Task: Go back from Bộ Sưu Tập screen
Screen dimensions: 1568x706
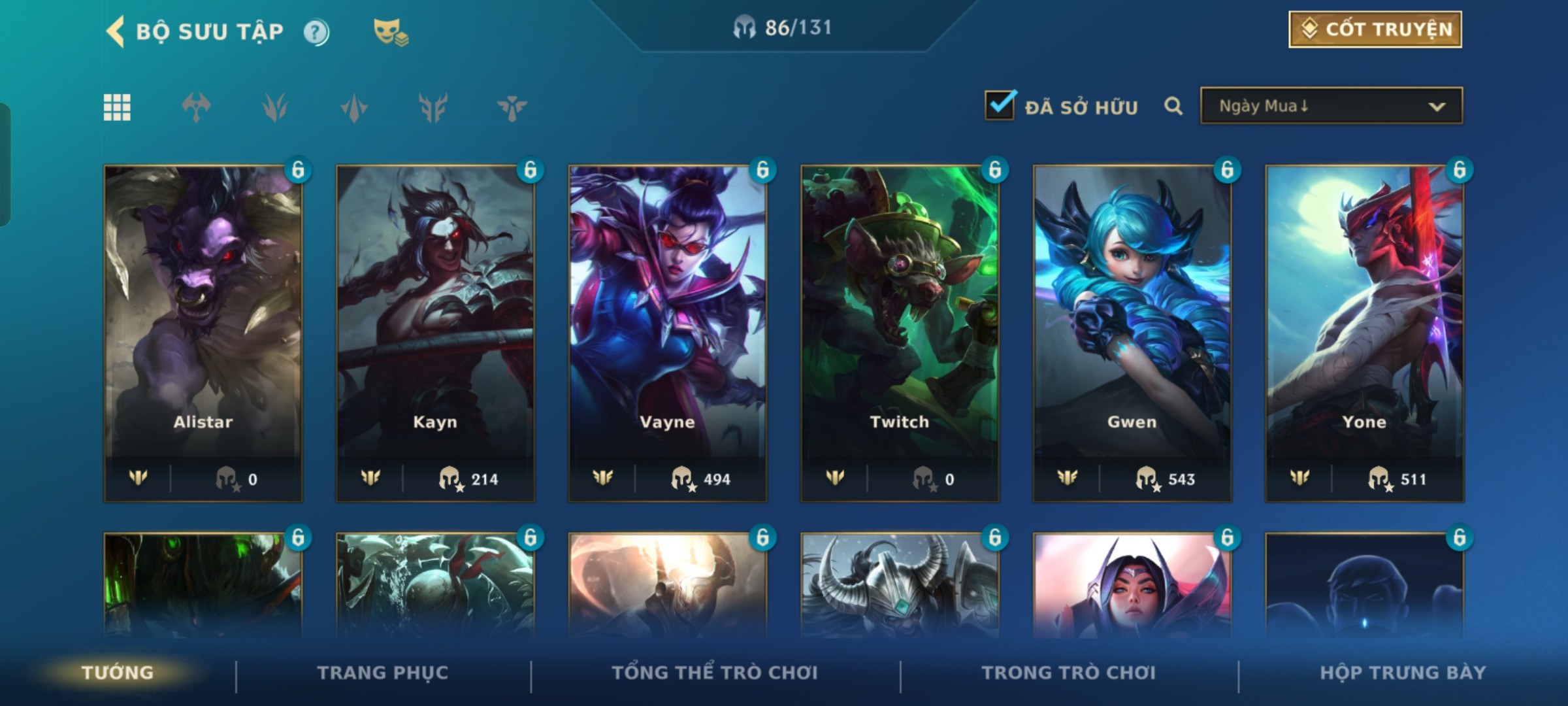Action: pos(116,31)
